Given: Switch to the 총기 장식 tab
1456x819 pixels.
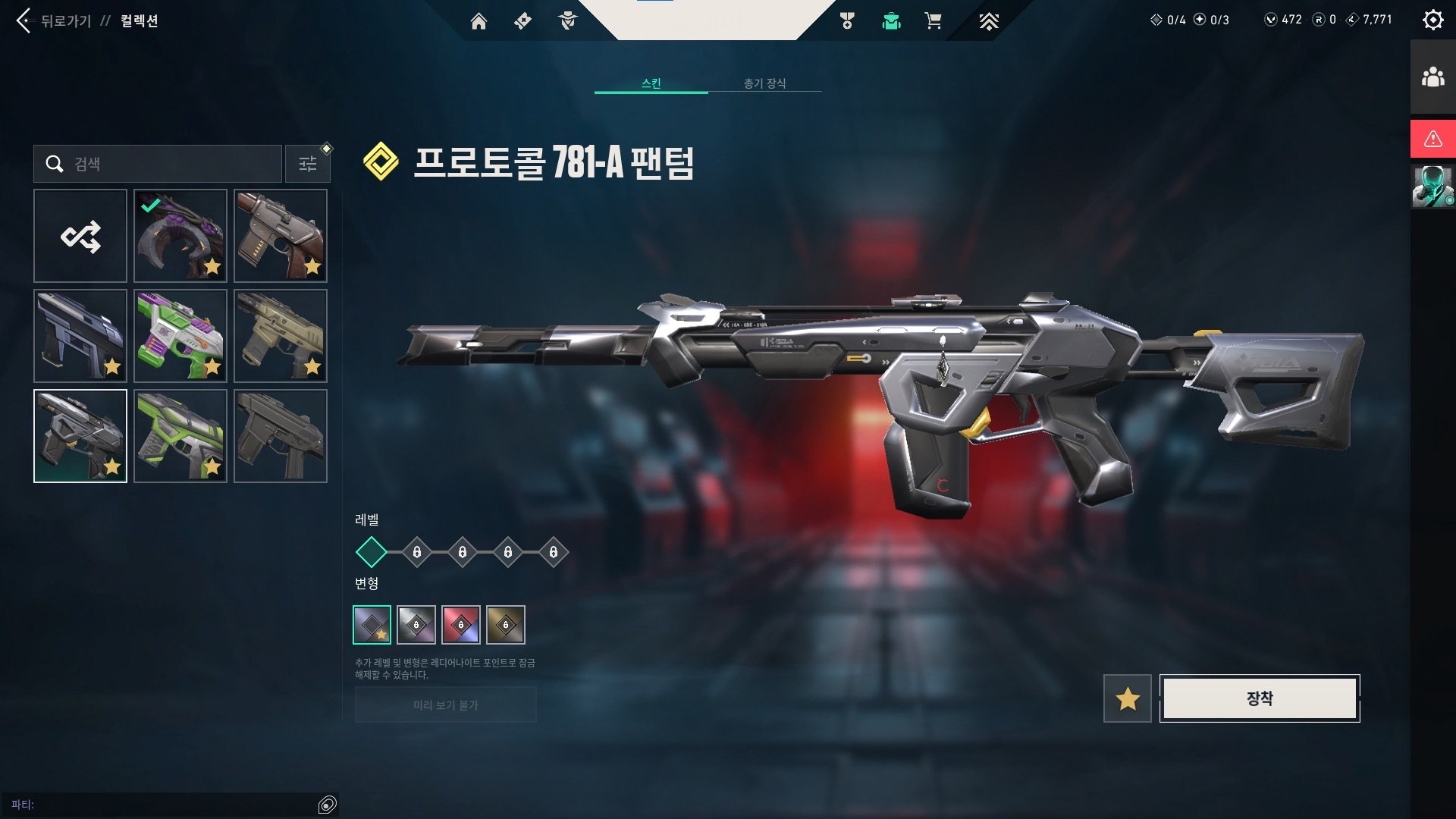Looking at the screenshot, I should [x=764, y=83].
